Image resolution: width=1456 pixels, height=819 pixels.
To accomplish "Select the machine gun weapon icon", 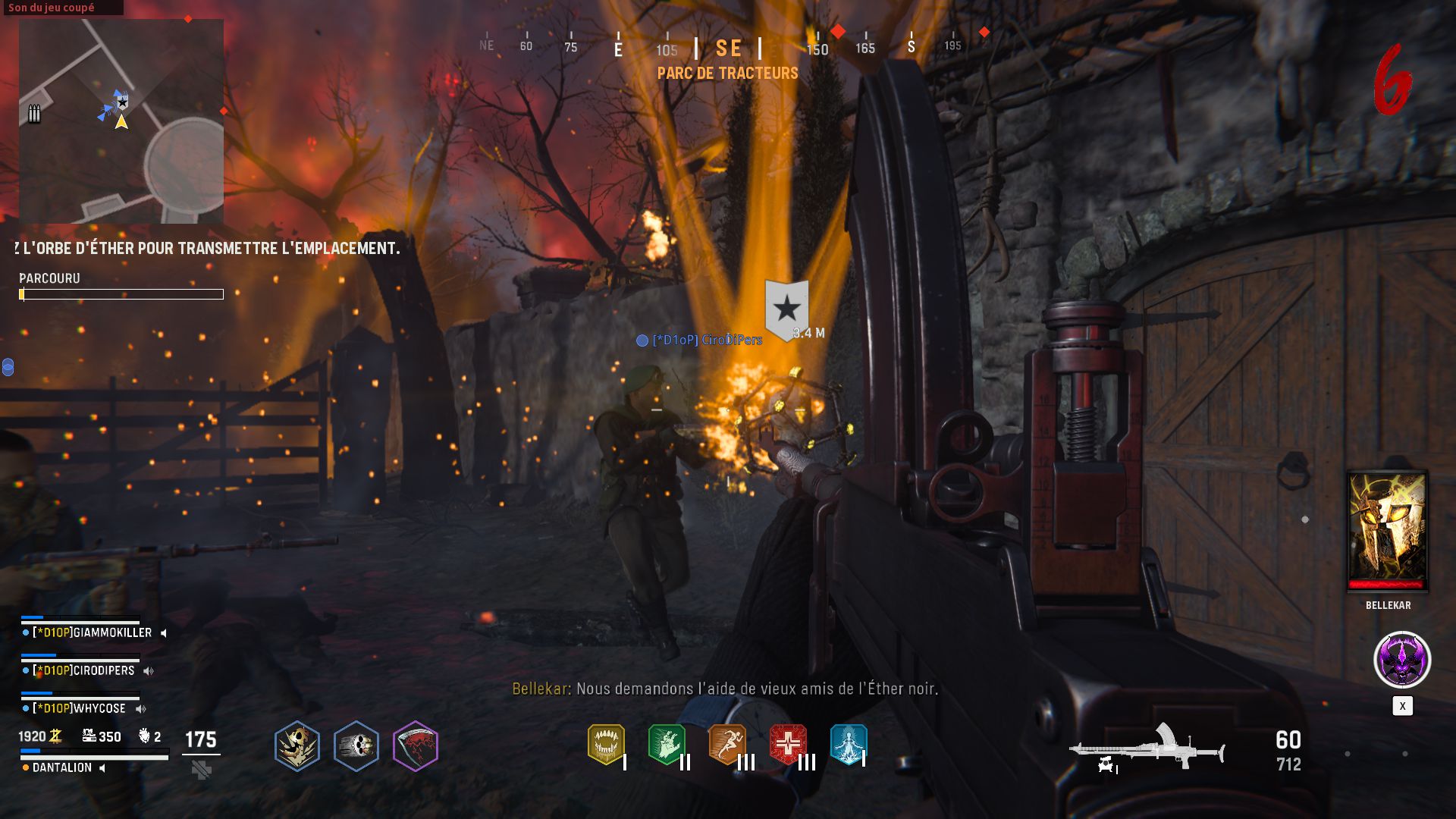I will pyautogui.click(x=1147, y=748).
